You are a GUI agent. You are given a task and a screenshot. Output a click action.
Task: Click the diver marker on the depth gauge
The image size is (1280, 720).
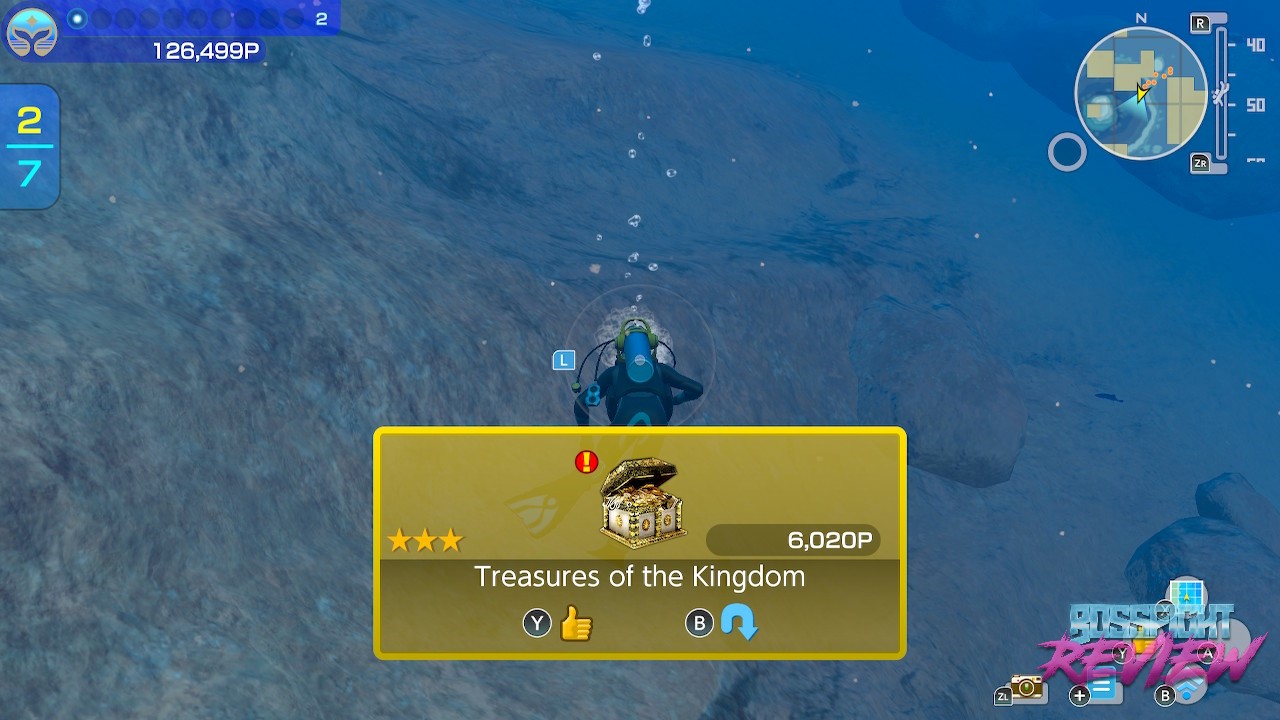click(x=1220, y=95)
